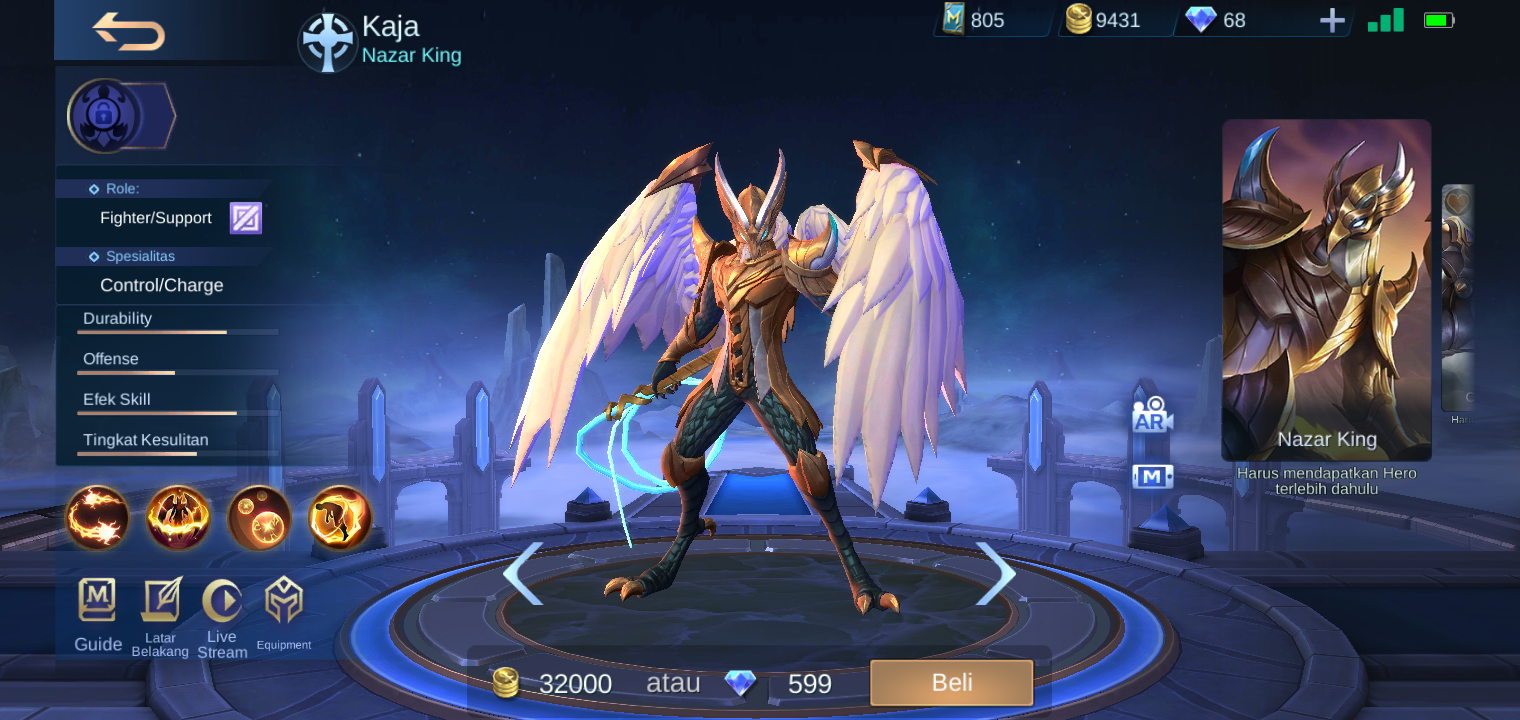
Task: View Kaja's second skill icon
Action: coord(178,519)
